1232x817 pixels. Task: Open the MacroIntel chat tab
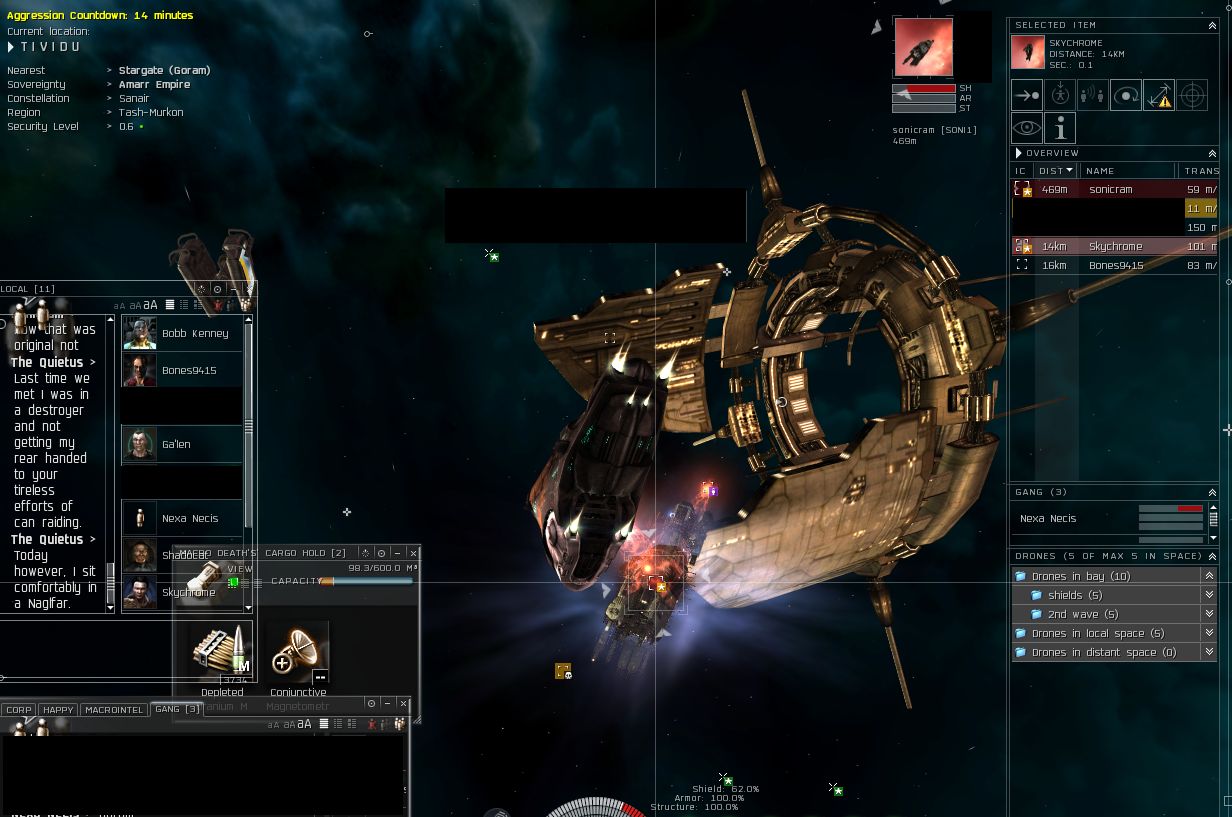click(113, 709)
